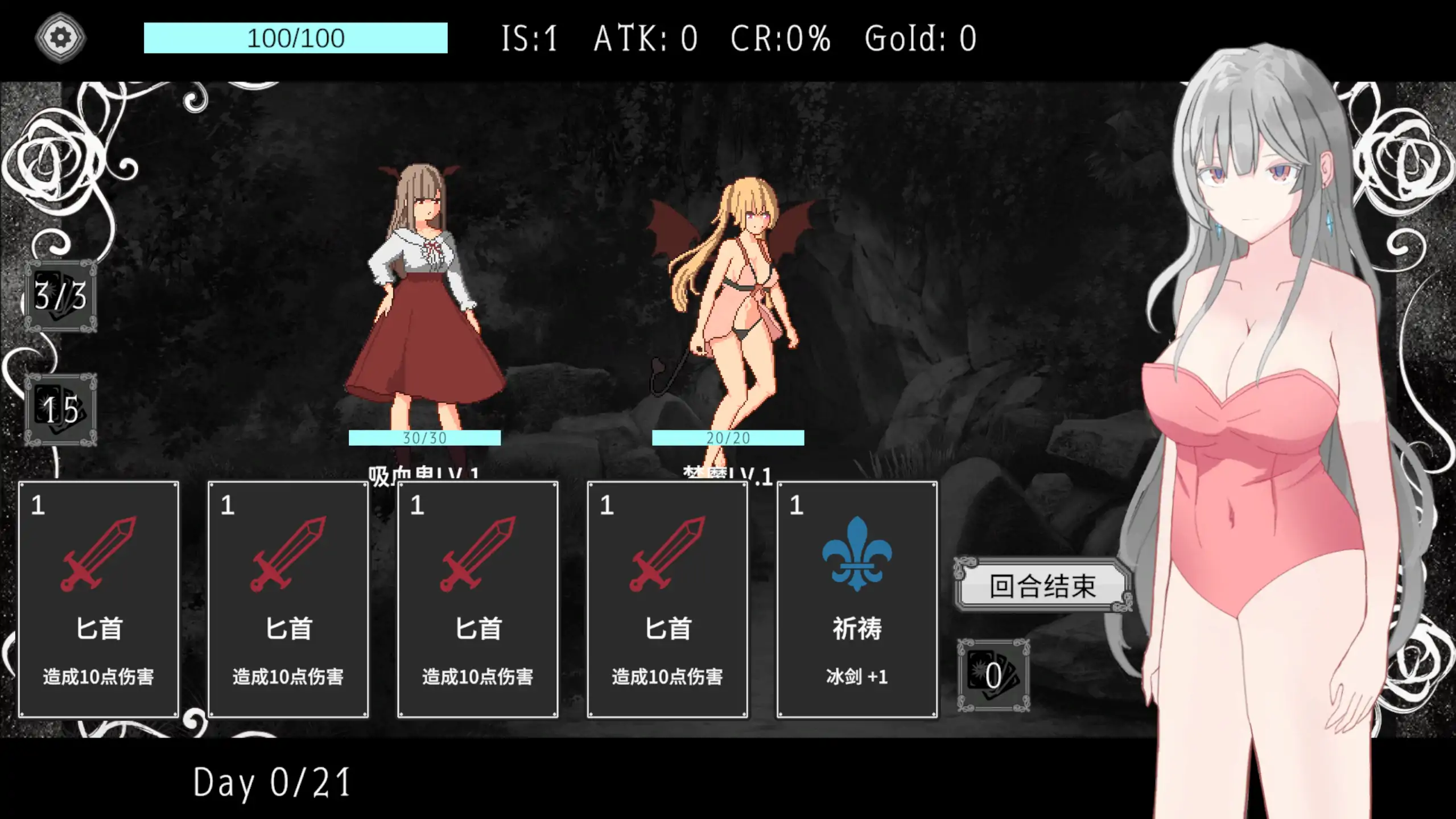Screen dimensions: 1456x819
Task: Click the succubus's 20/20 HP bar
Action: coord(729,438)
